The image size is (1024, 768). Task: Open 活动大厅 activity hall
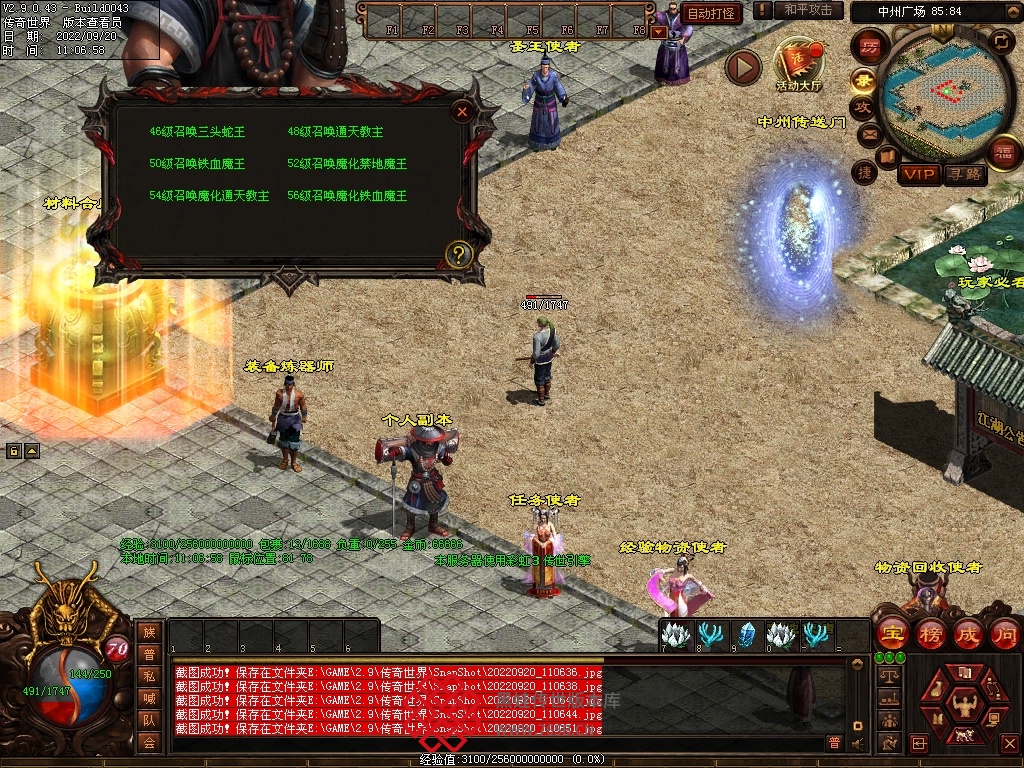[798, 64]
